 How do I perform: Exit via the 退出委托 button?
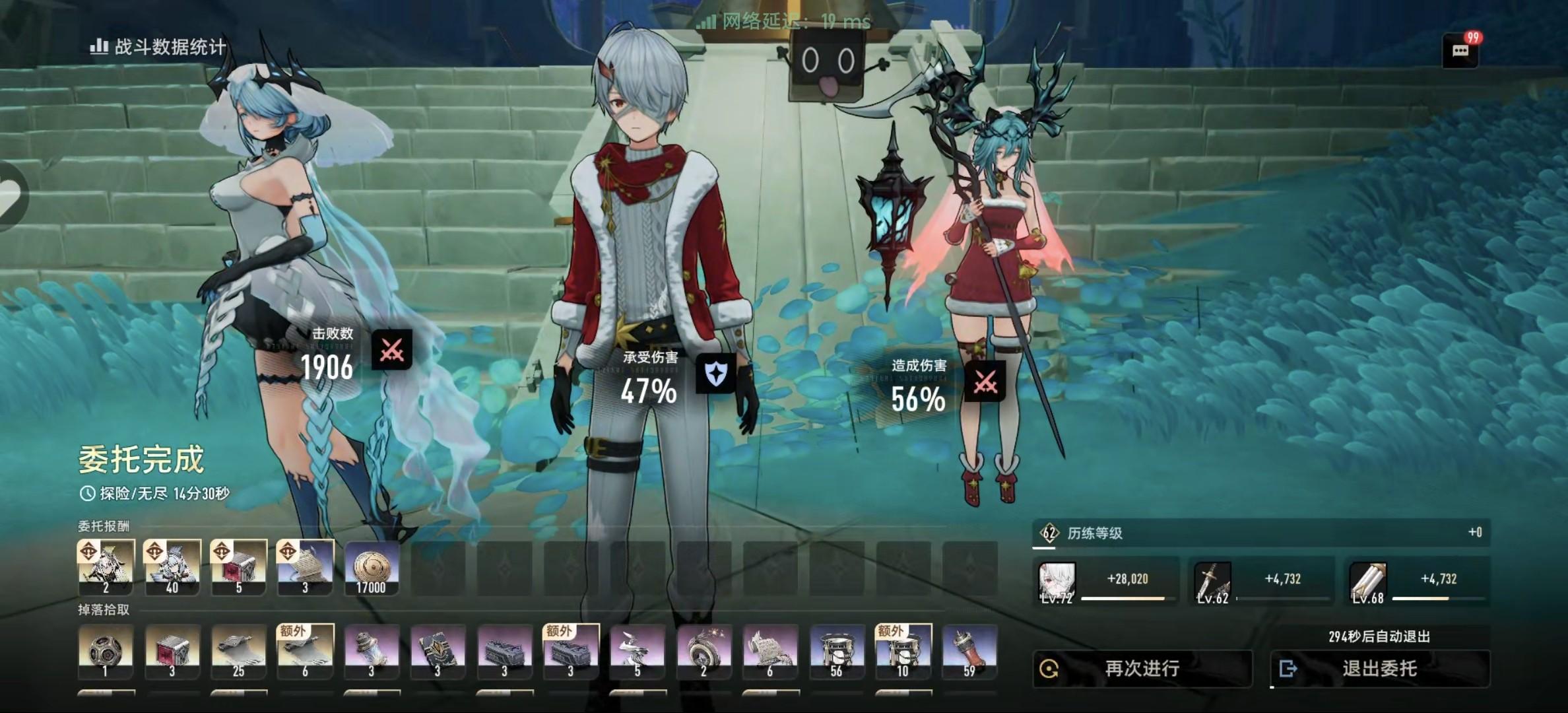tap(1379, 669)
